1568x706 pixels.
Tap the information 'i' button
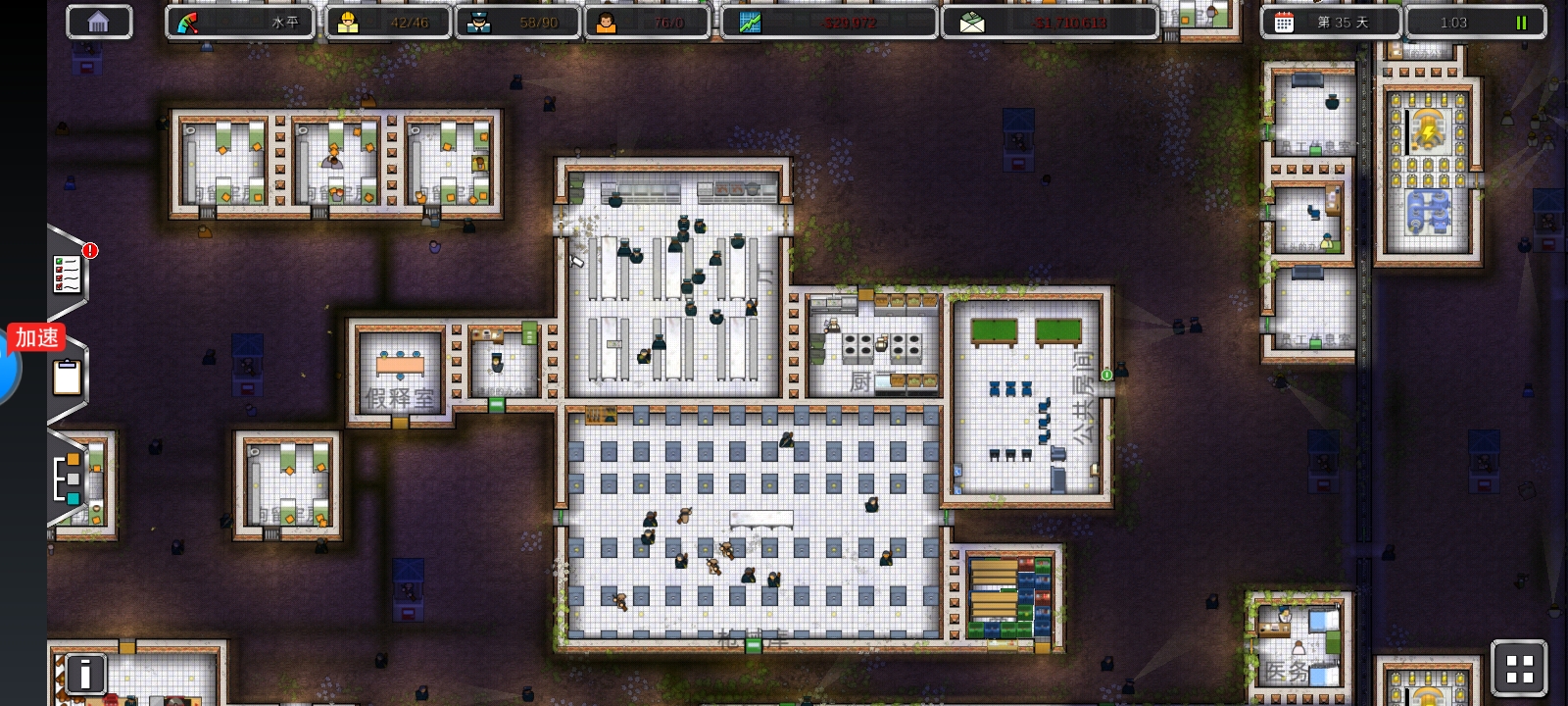pyautogui.click(x=85, y=674)
